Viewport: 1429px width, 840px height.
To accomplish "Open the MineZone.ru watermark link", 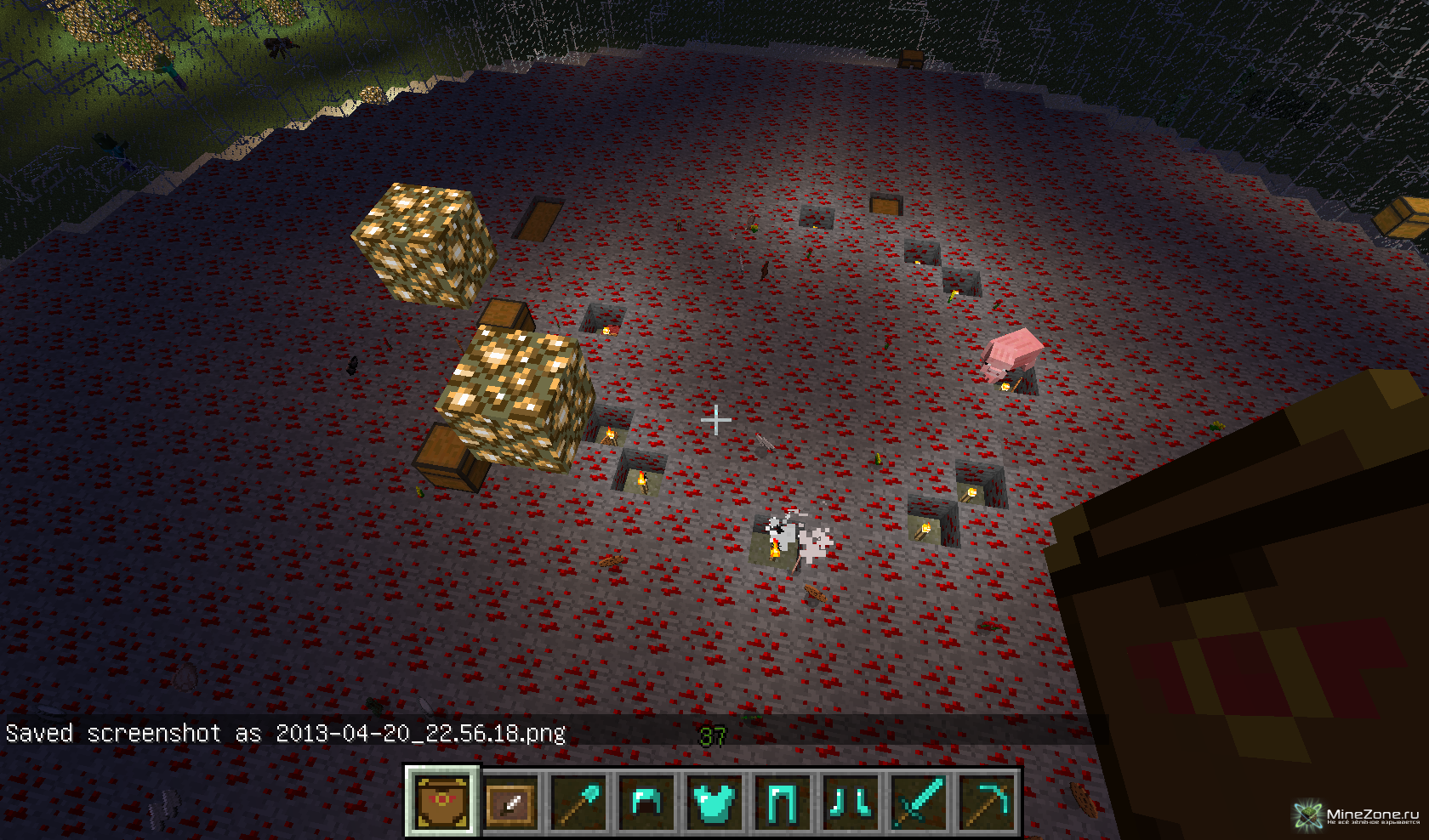I will click(1358, 816).
